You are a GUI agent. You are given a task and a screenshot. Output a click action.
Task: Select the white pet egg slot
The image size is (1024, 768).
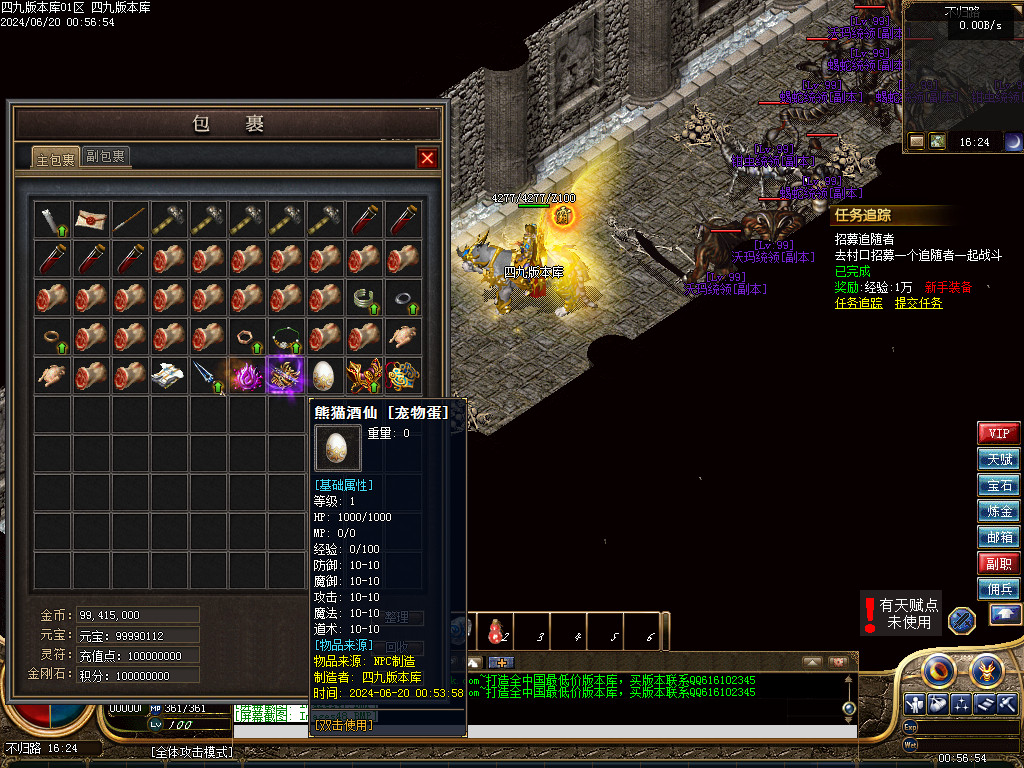coord(324,376)
